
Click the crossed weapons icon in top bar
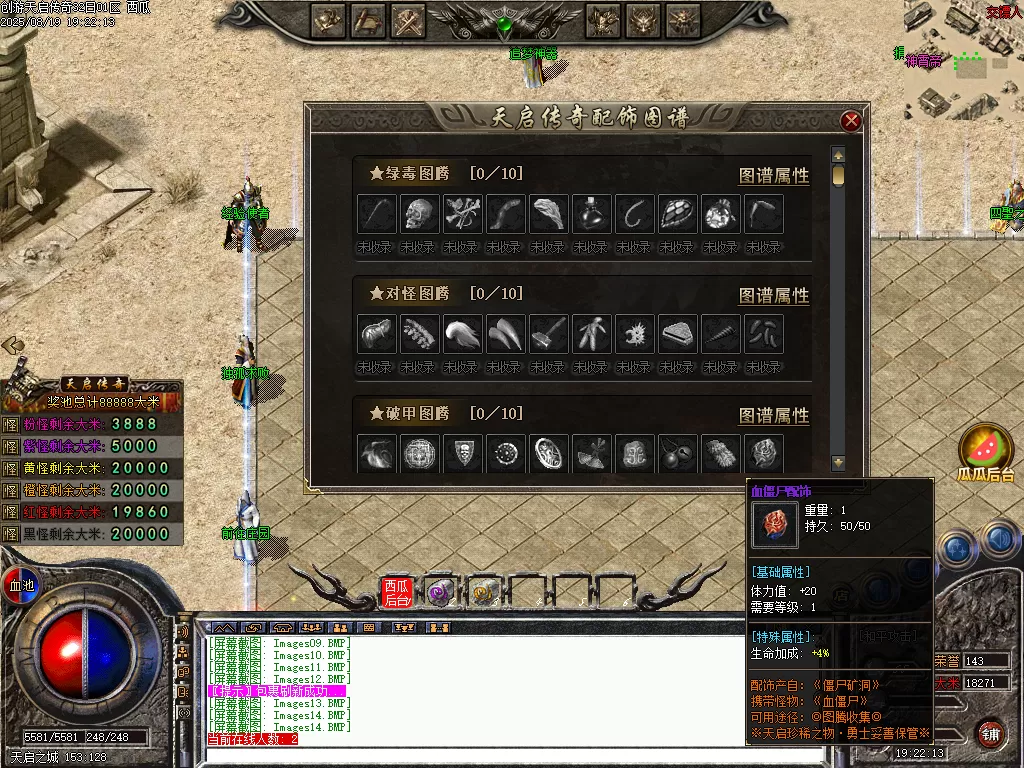click(407, 20)
